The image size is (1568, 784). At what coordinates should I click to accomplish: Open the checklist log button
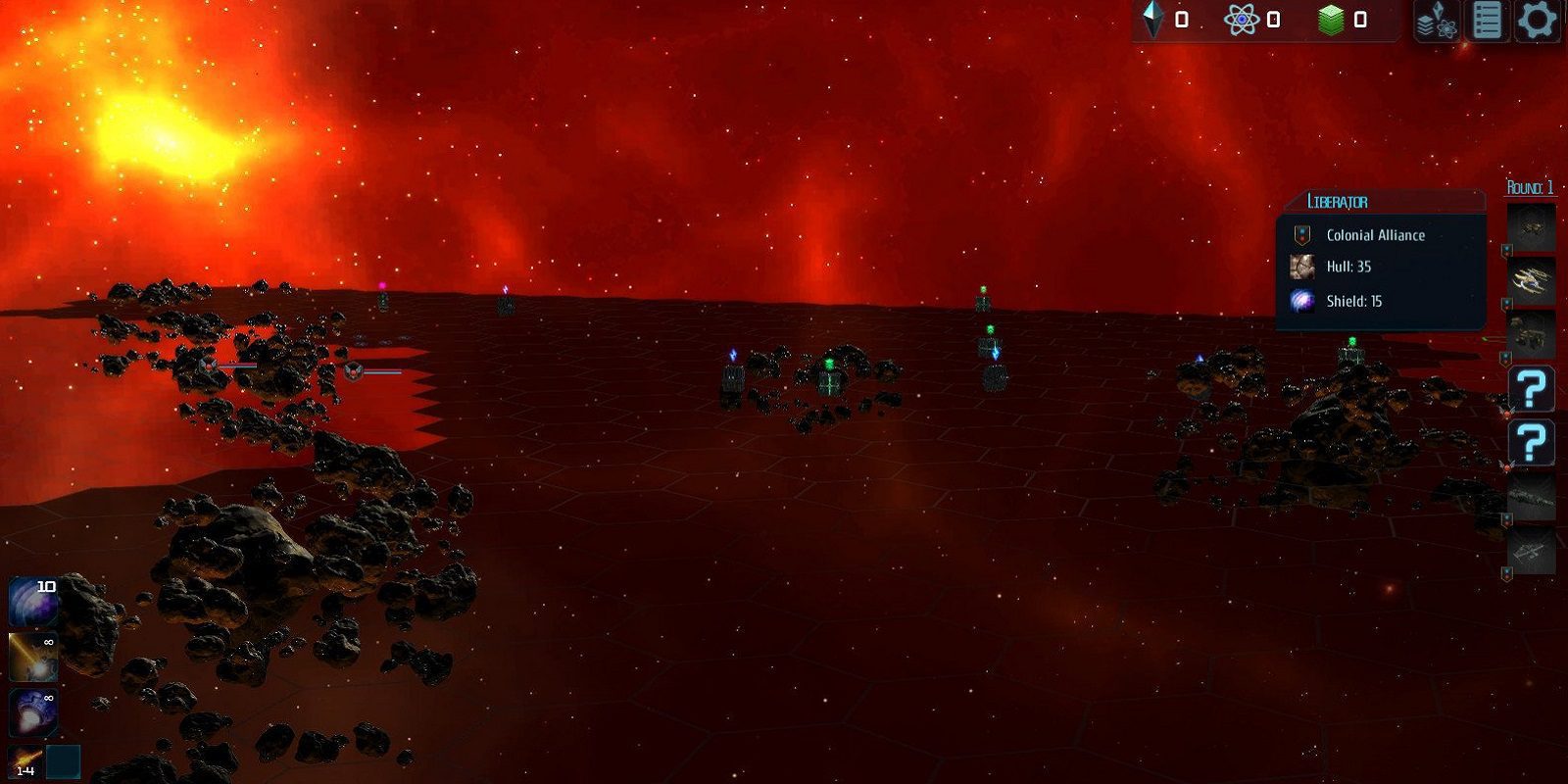1487,21
